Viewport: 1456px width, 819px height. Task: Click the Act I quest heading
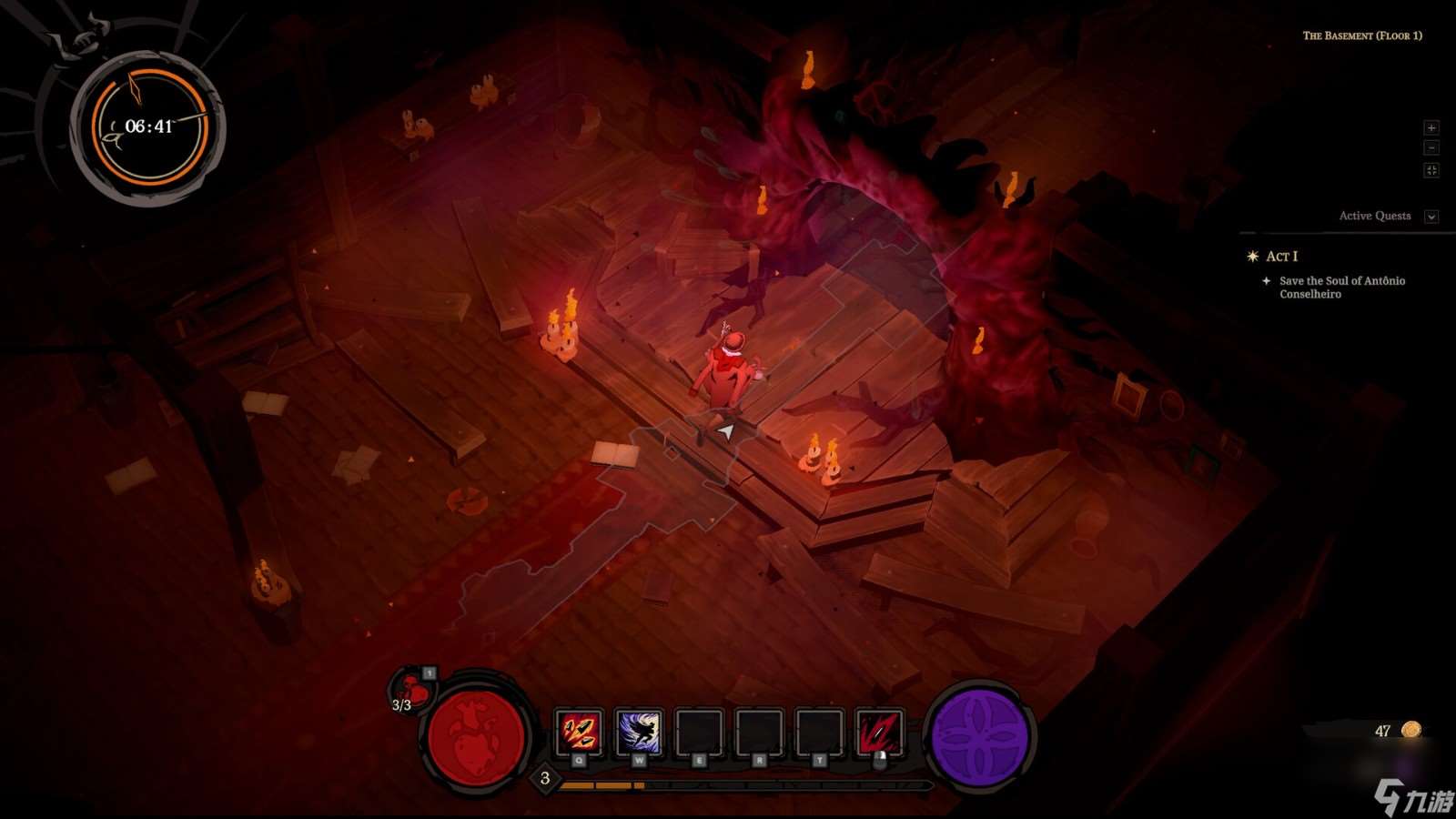coord(1284,257)
